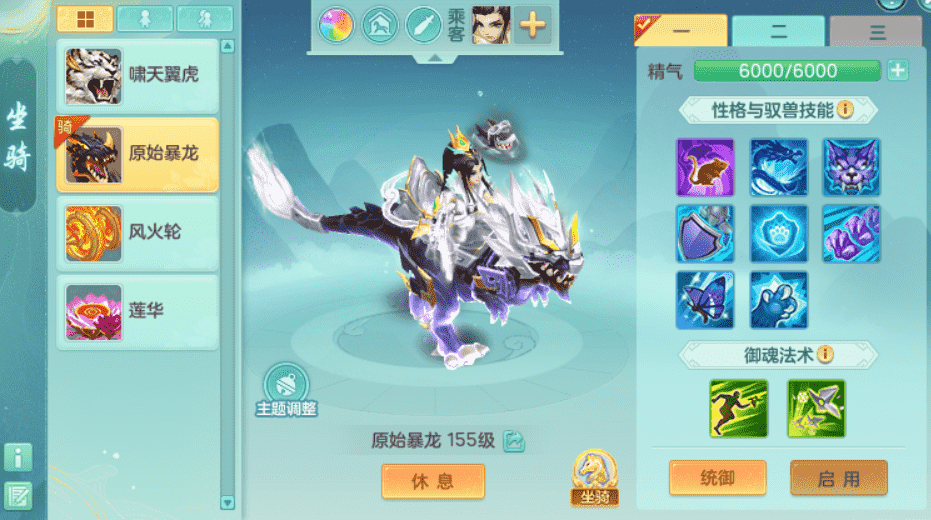The image size is (931, 520).
Task: Click the golden 坐骑 mount badge
Action: click(594, 478)
